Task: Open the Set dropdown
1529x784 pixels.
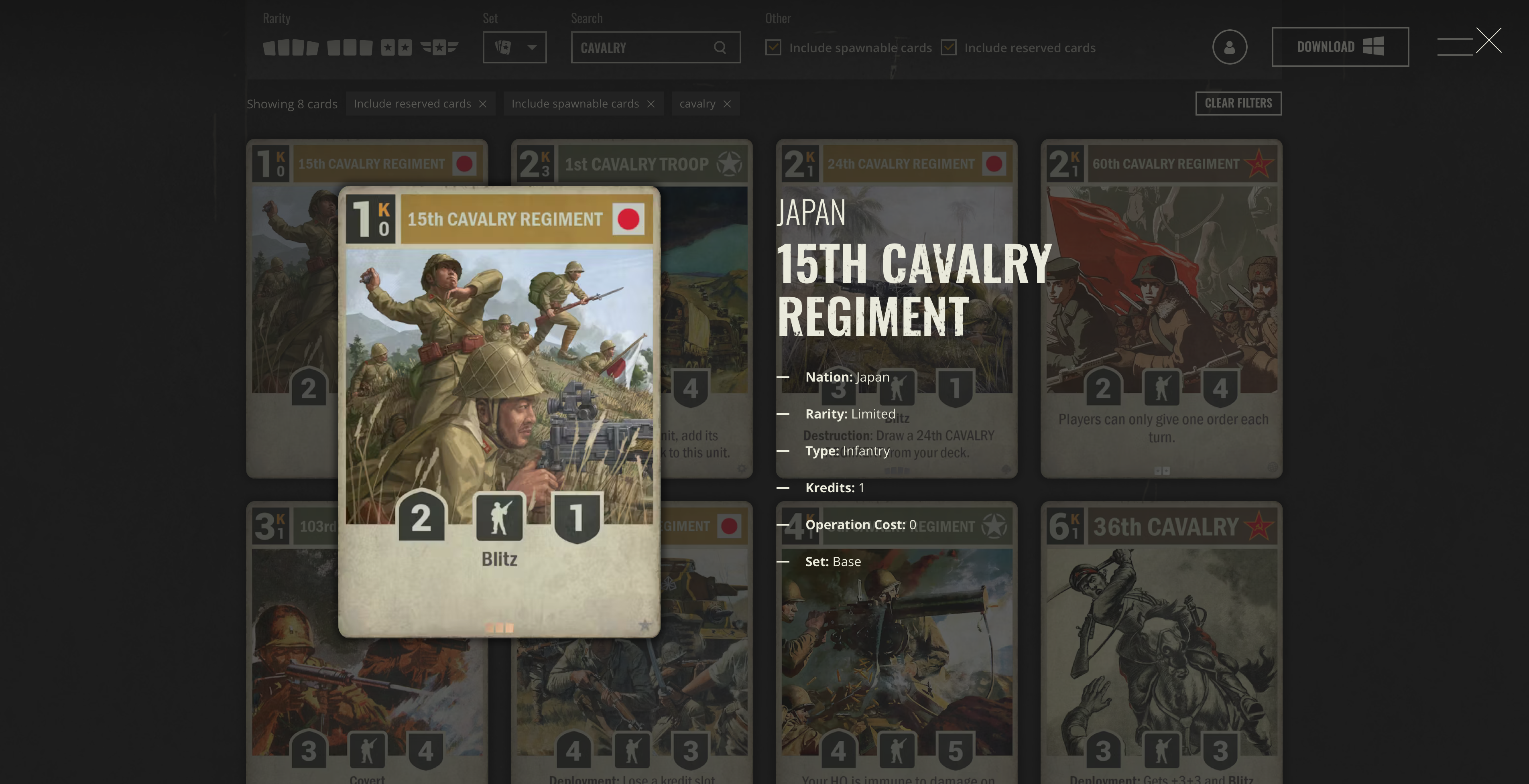Action: (514, 47)
